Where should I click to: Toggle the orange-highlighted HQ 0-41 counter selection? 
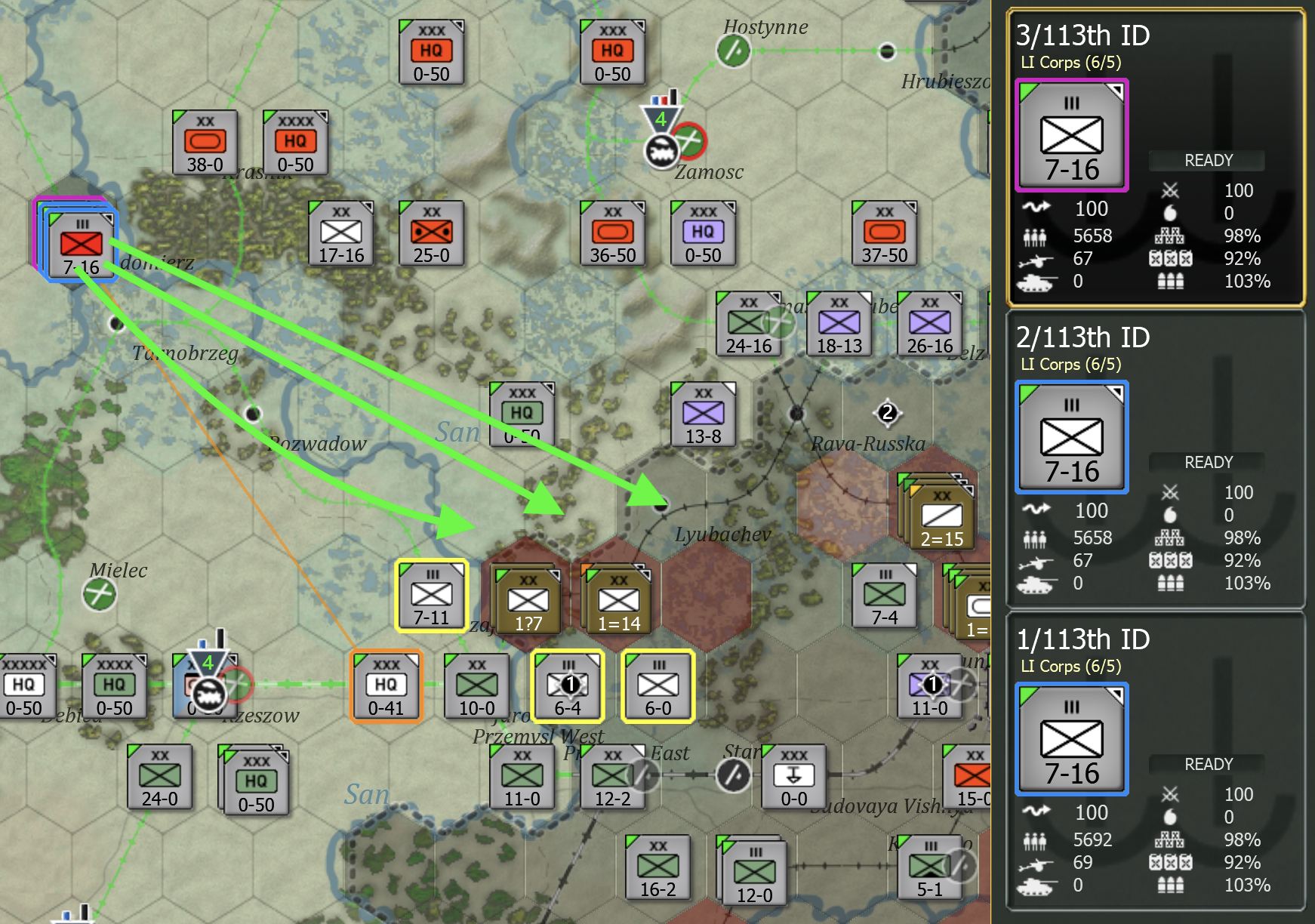(386, 686)
